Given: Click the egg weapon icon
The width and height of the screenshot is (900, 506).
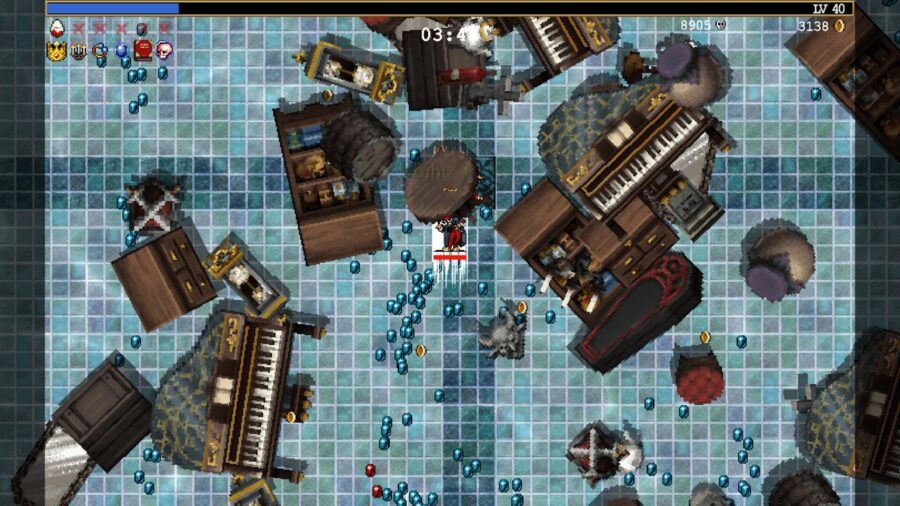Looking at the screenshot, I should click(56, 28).
